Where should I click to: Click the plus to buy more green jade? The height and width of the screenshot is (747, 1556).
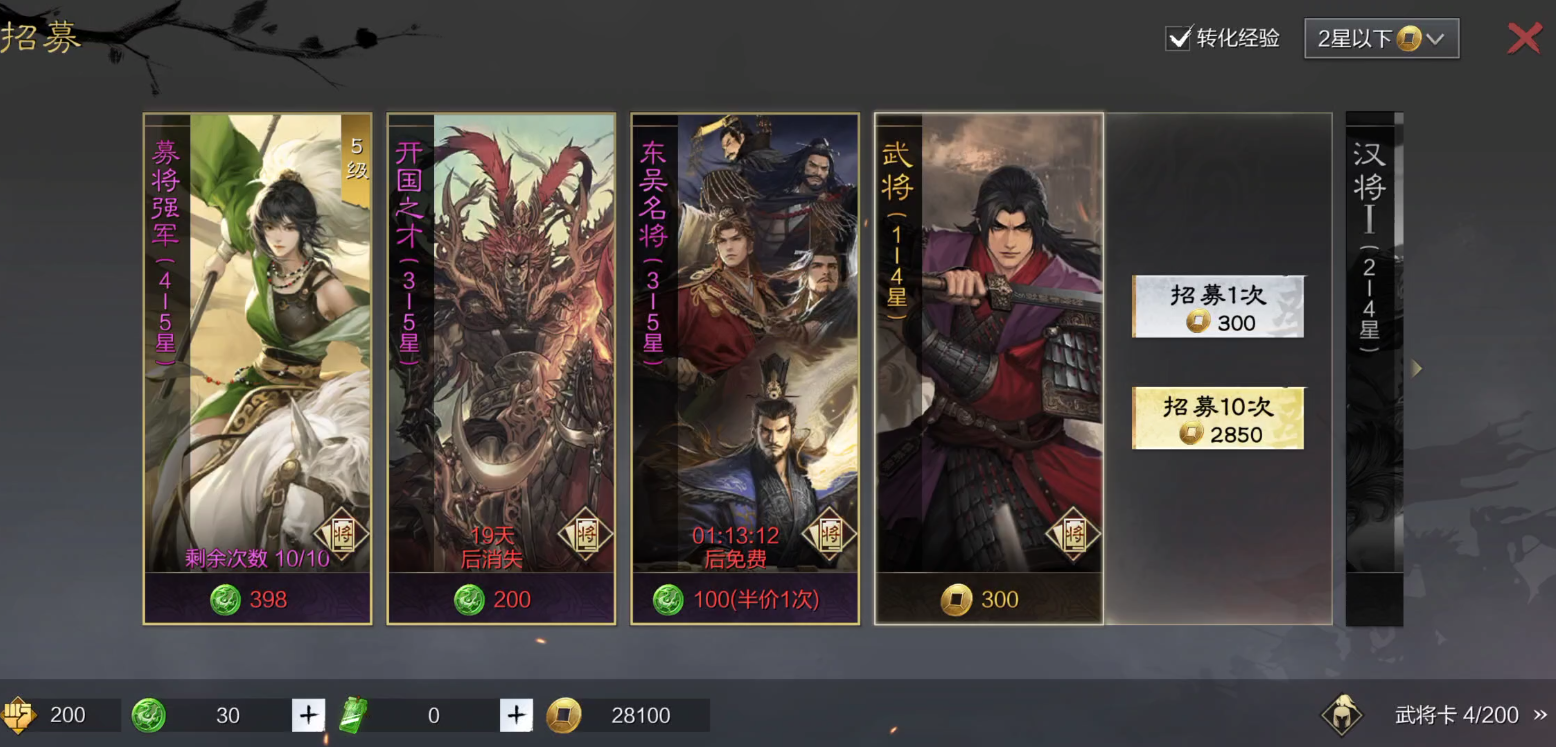click(x=308, y=715)
